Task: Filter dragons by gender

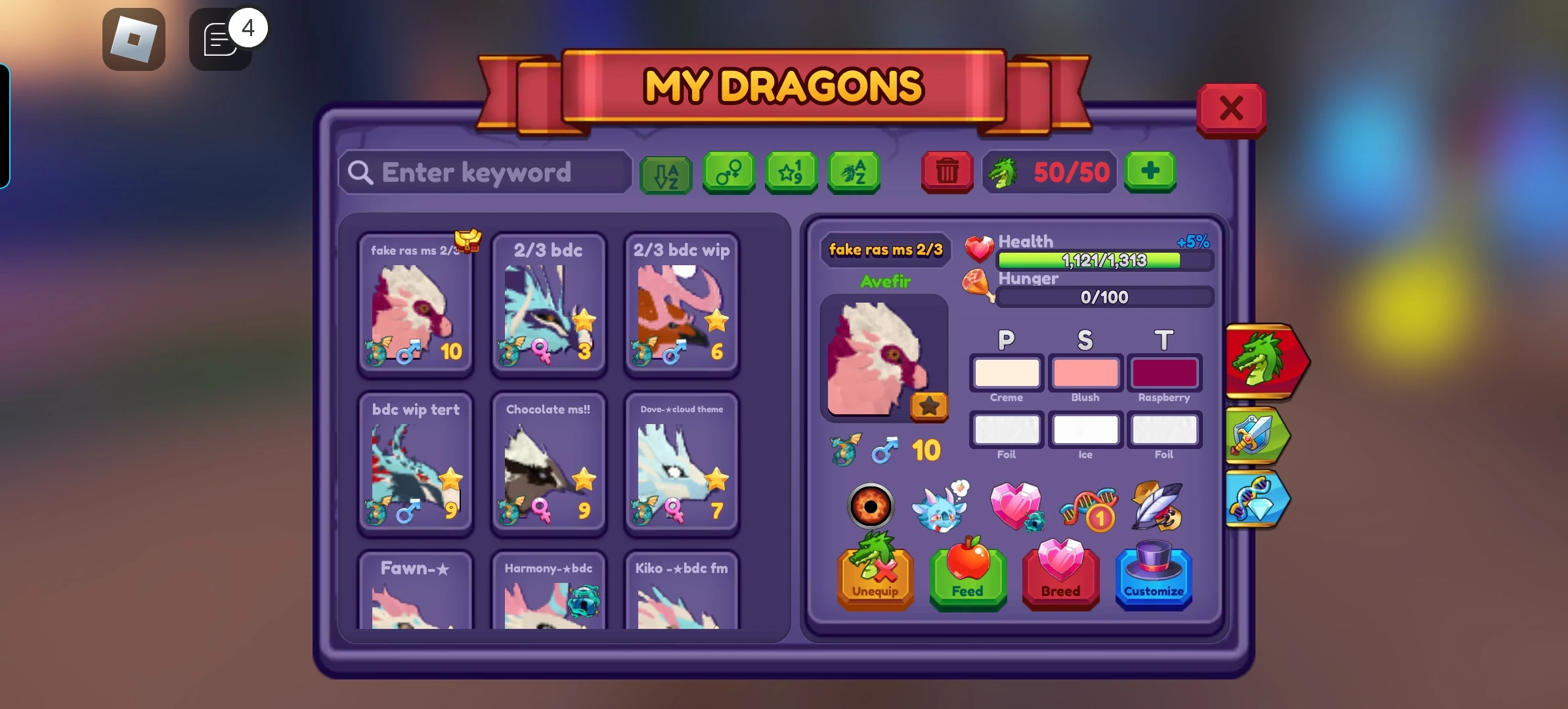Action: click(729, 173)
